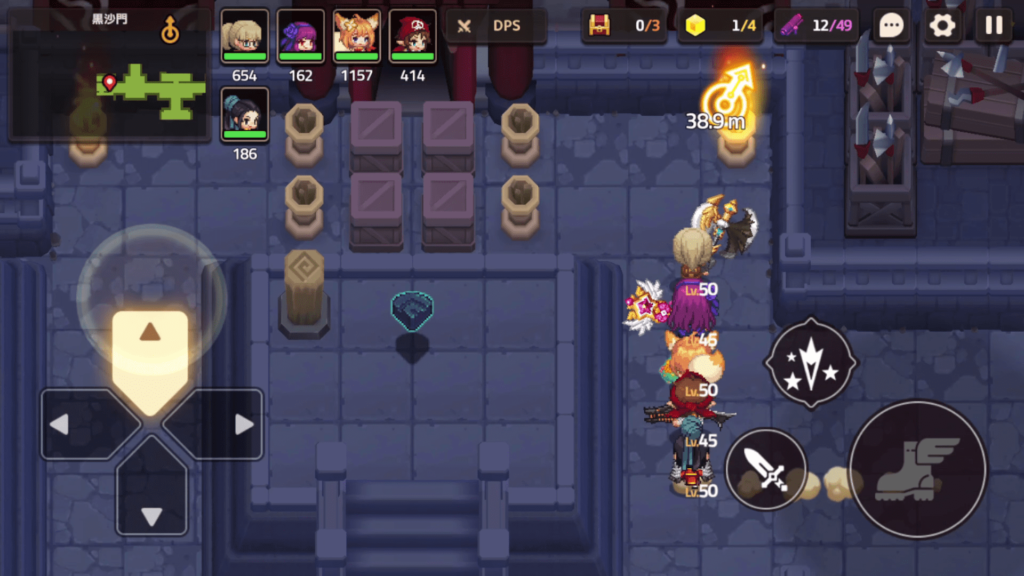Tap the D-pad left arrow

80,424
